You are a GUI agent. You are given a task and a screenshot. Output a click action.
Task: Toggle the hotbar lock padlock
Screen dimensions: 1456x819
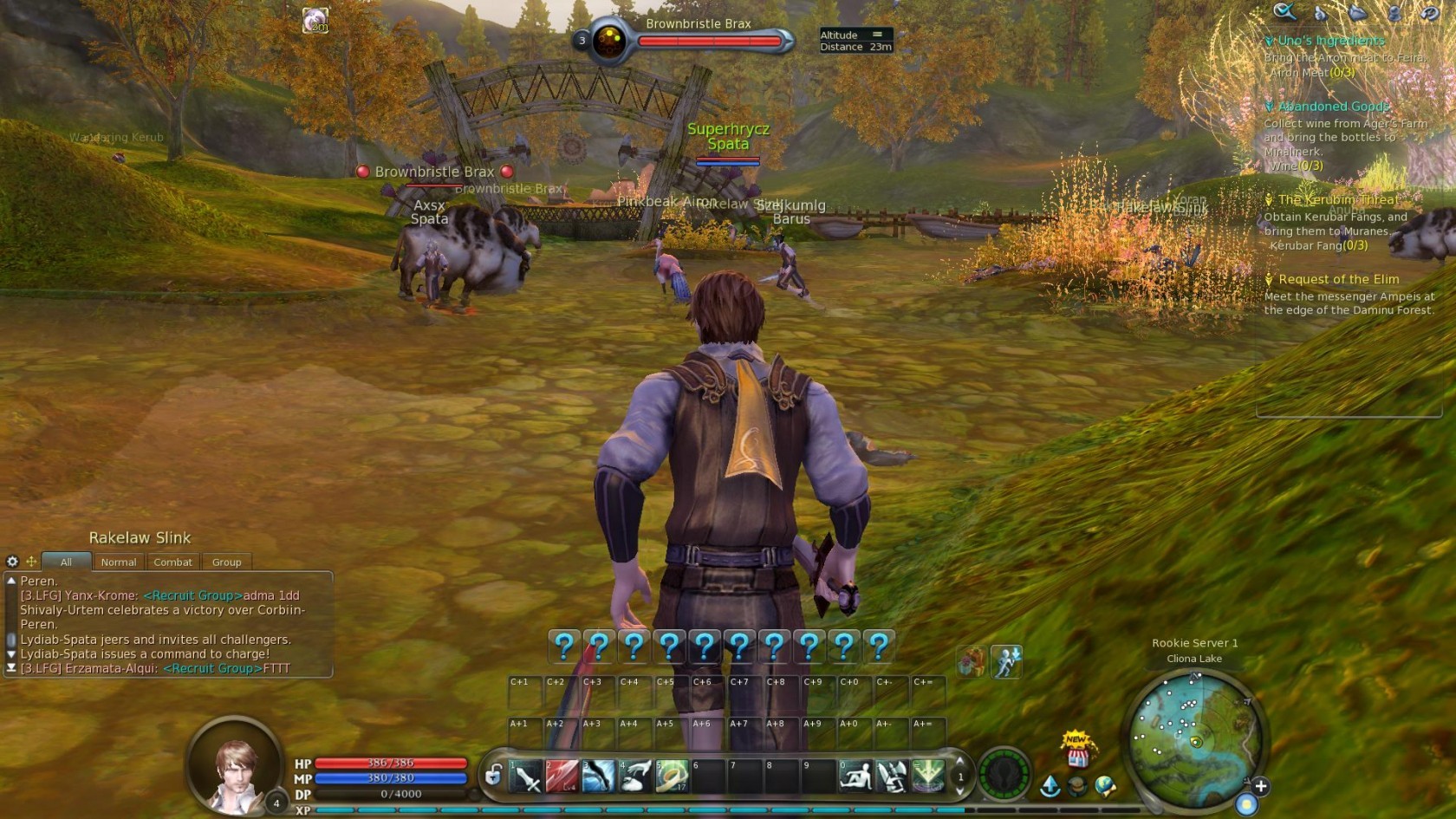point(493,775)
